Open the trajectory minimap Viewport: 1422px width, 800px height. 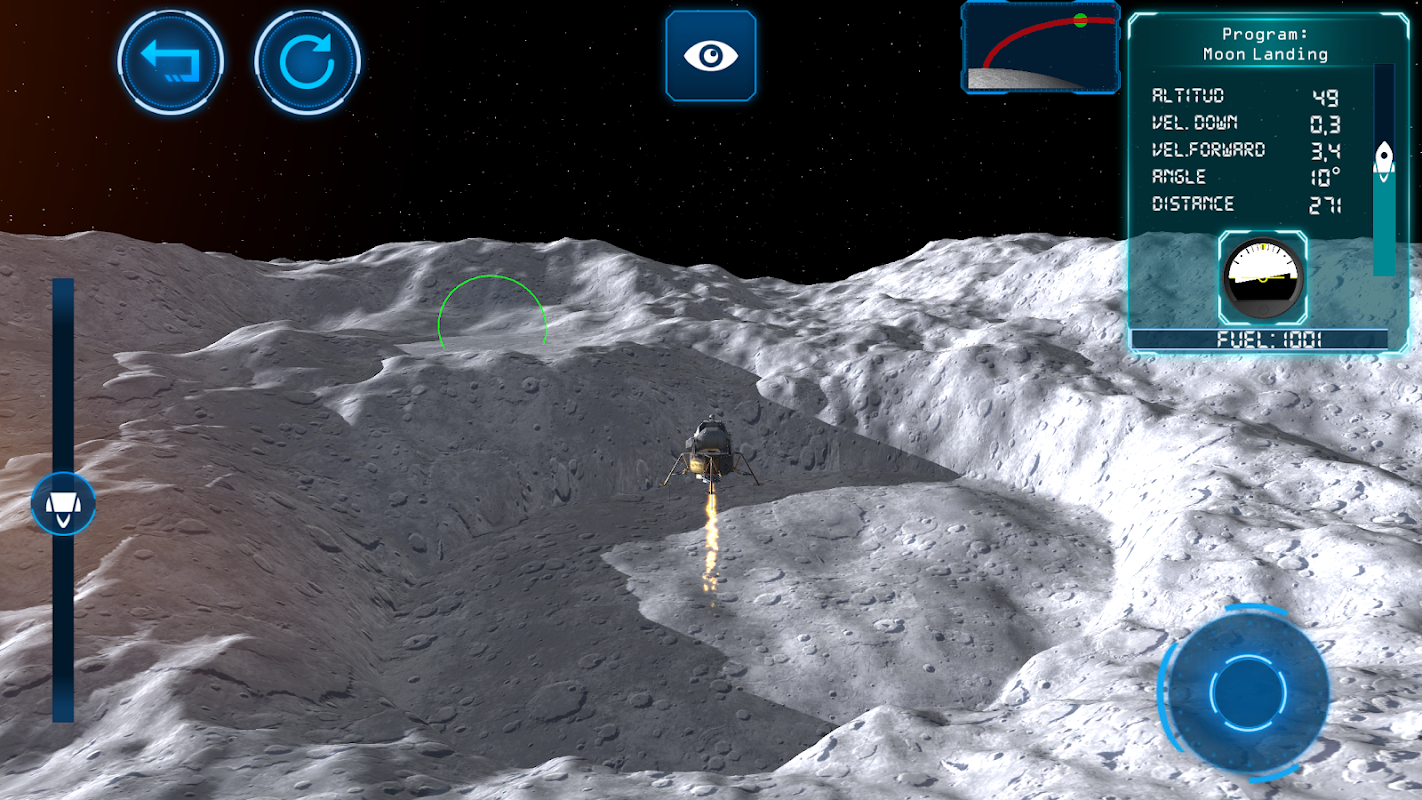click(1040, 48)
